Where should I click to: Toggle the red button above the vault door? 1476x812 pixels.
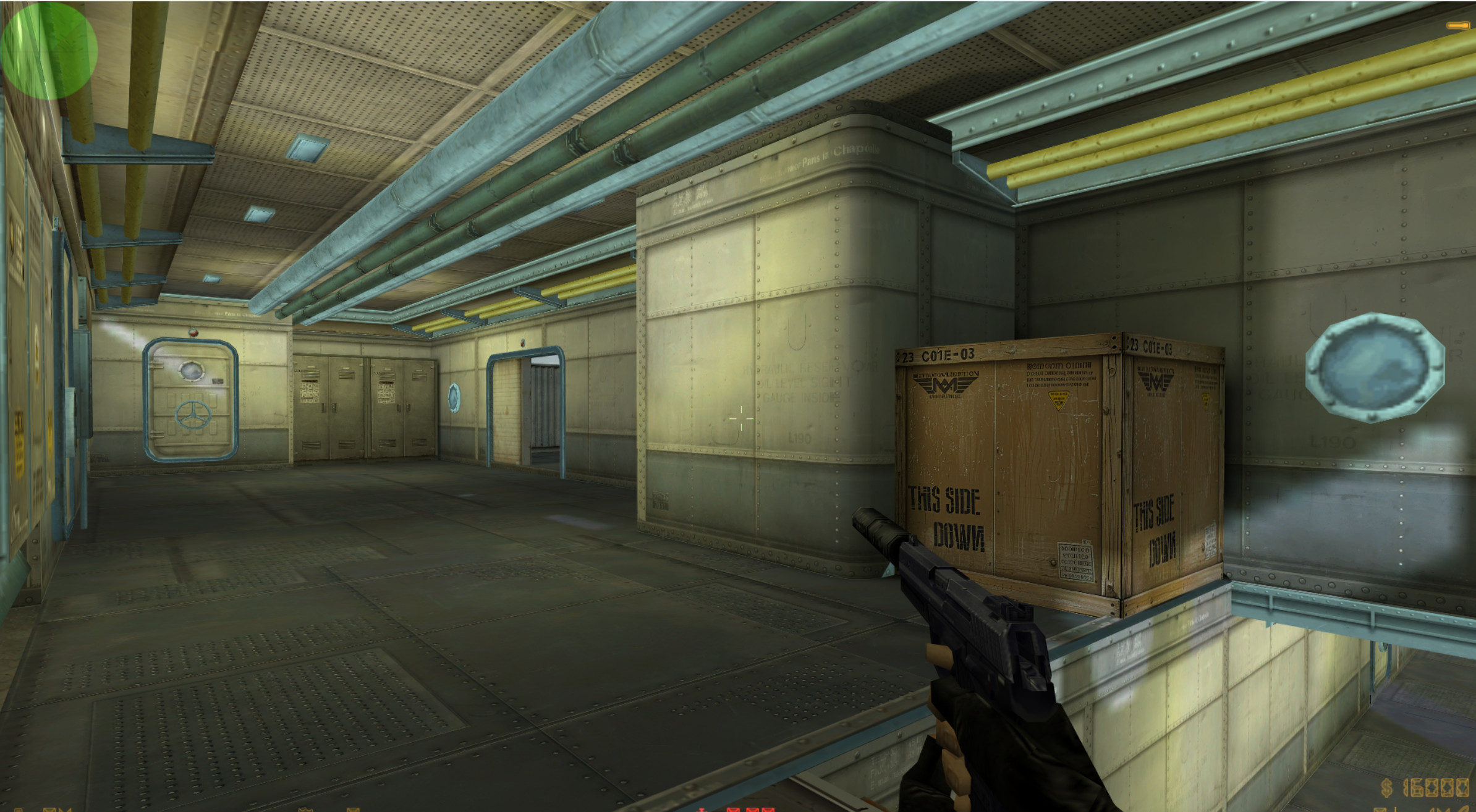point(193,332)
